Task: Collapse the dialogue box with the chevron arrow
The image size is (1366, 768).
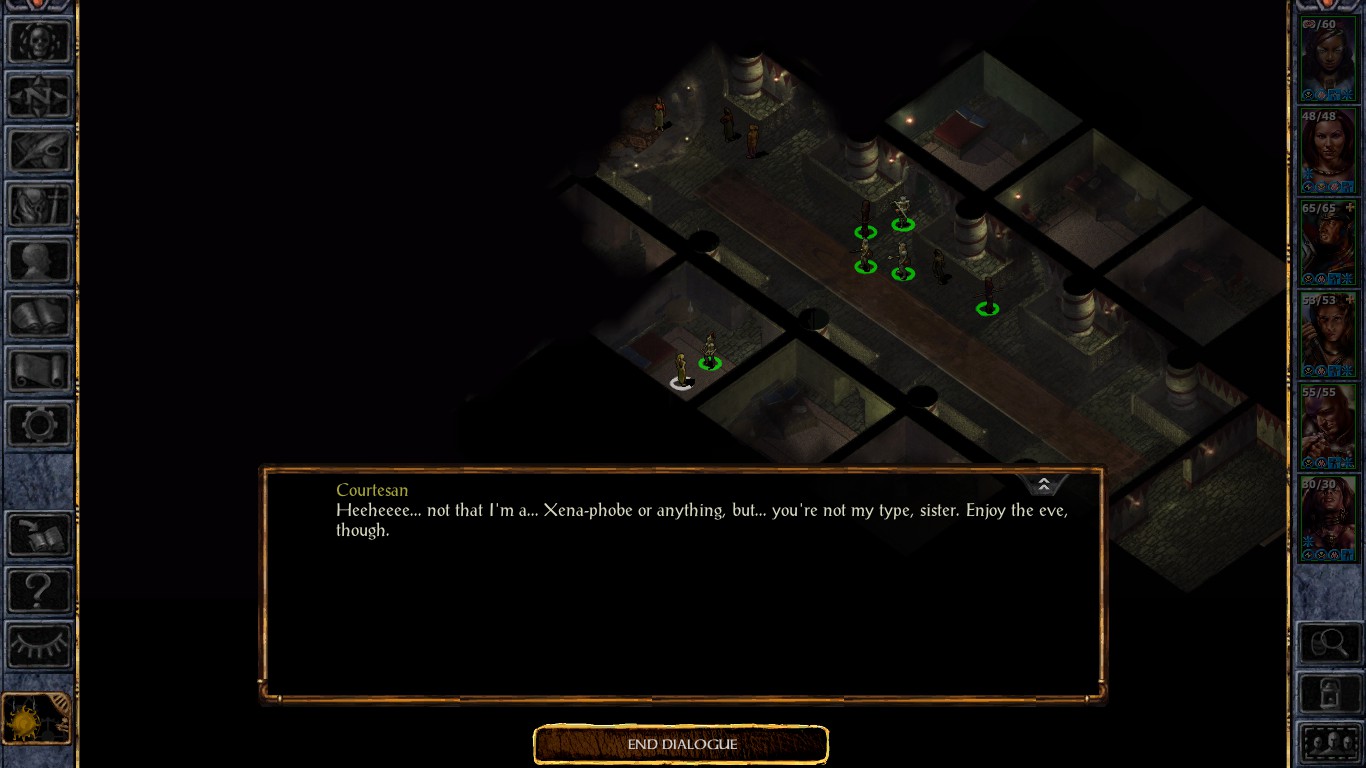Action: pos(1043,485)
